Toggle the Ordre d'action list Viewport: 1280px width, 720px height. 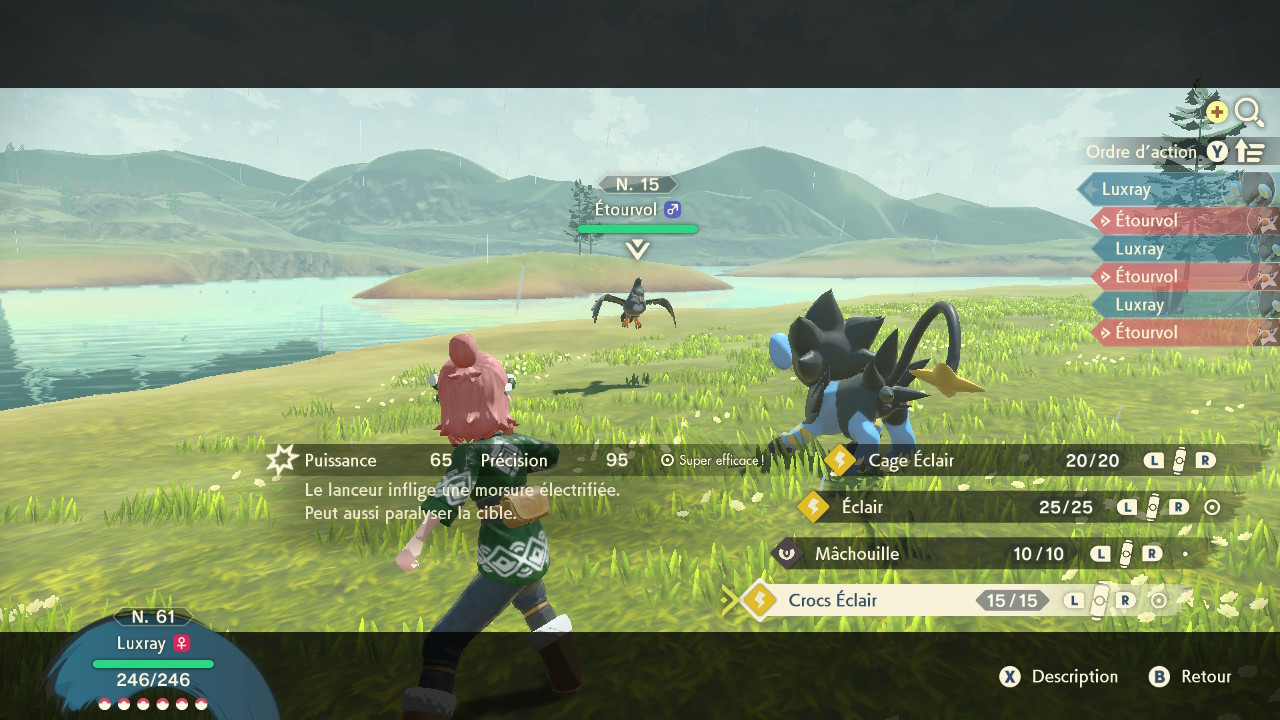1176,152
